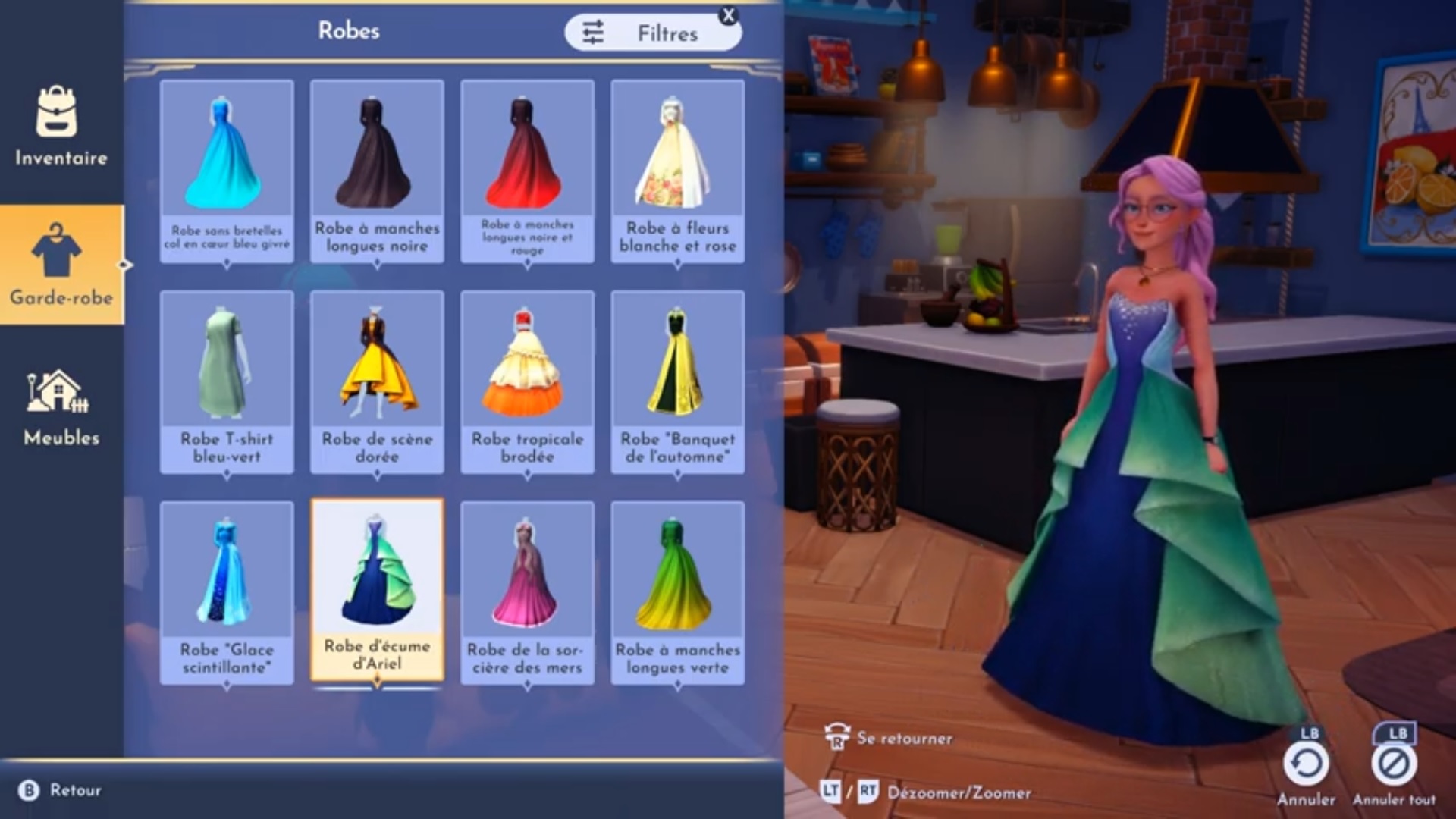Select Robe tropicale brodée

pos(527,381)
